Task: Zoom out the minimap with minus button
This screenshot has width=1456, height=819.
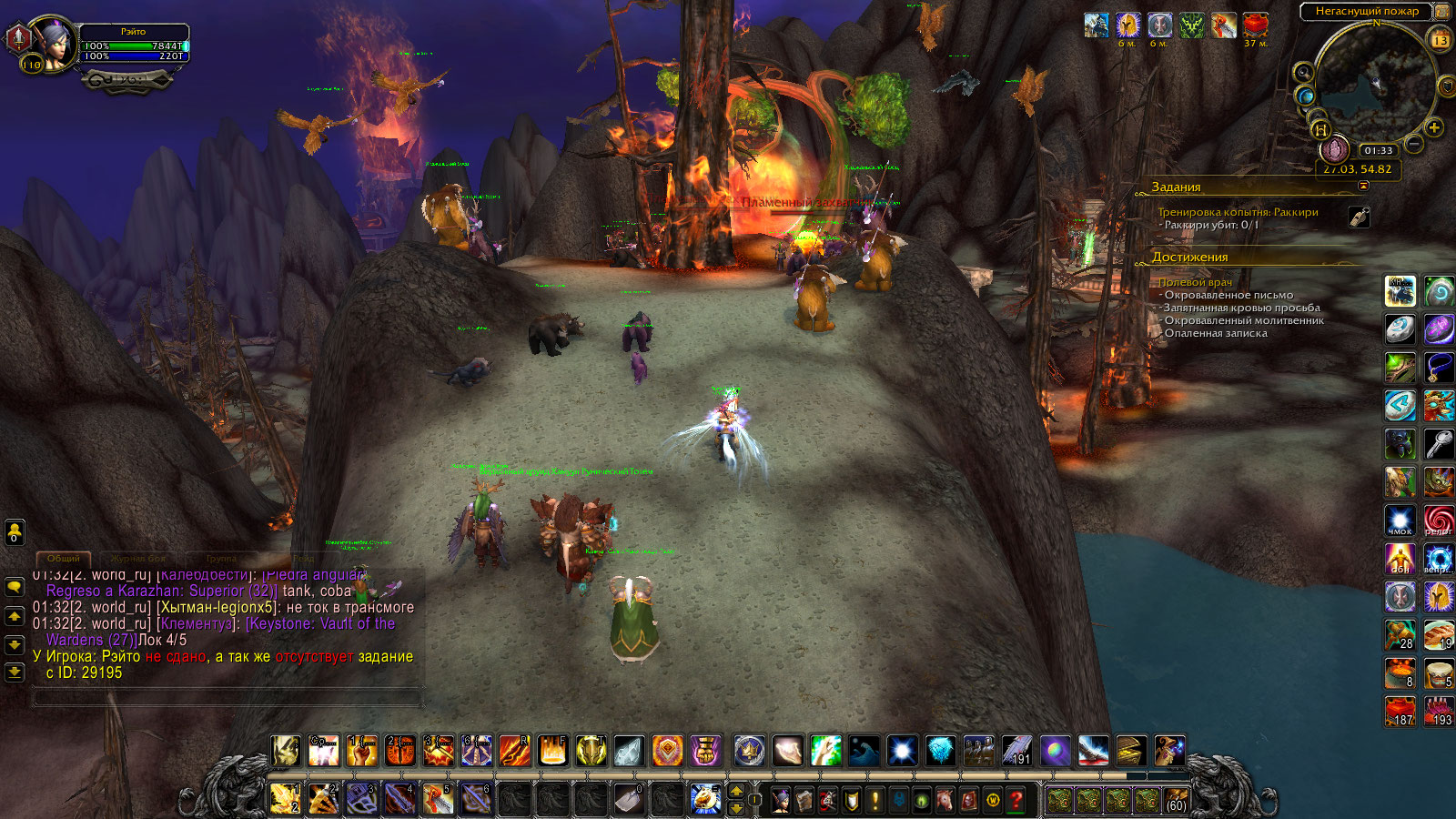Action: click(1414, 144)
